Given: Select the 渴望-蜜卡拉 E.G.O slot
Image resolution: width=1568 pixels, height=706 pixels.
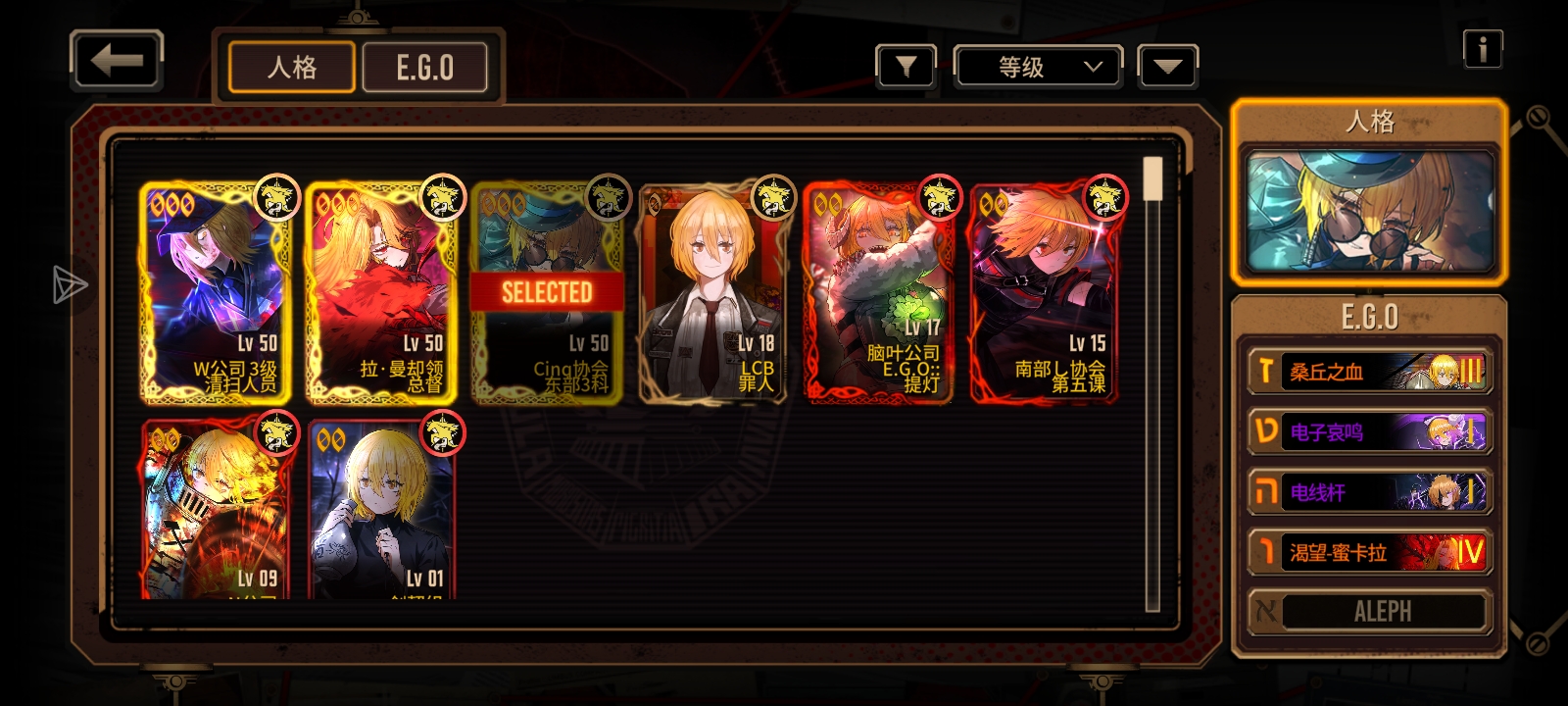Looking at the screenshot, I should coord(1369,552).
